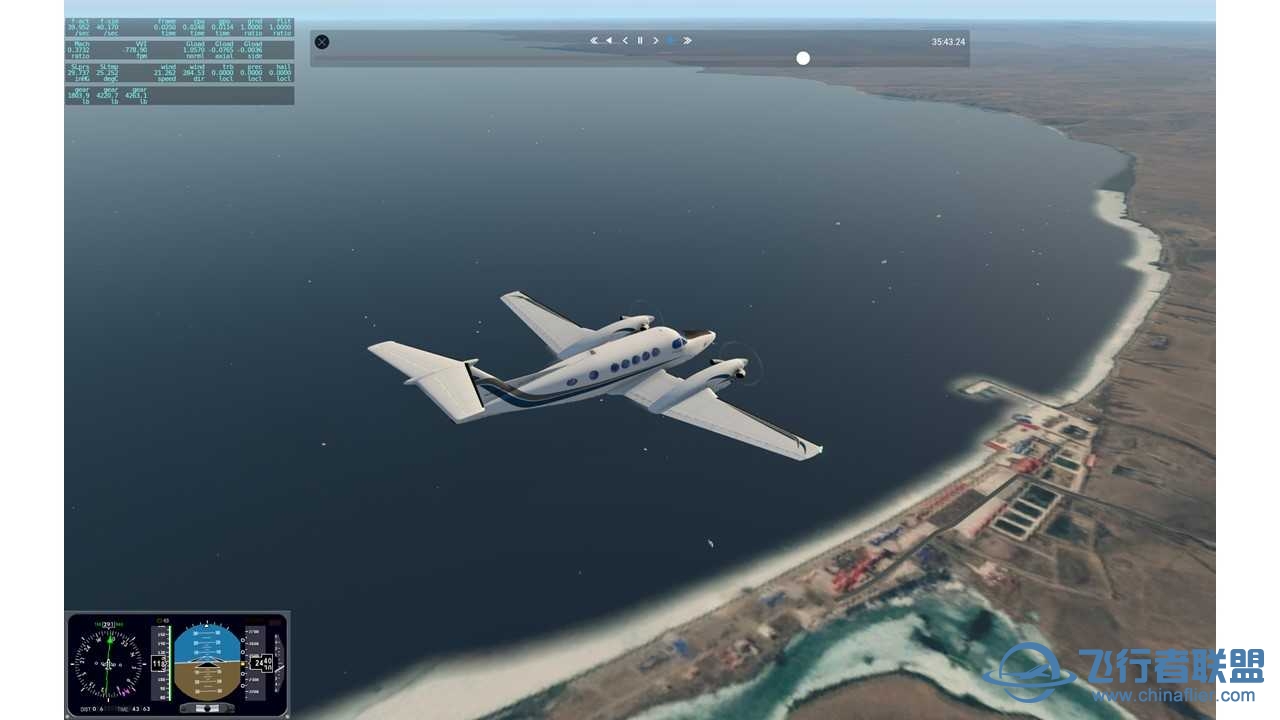
Task: Fast rewind the replay
Action: tap(594, 41)
